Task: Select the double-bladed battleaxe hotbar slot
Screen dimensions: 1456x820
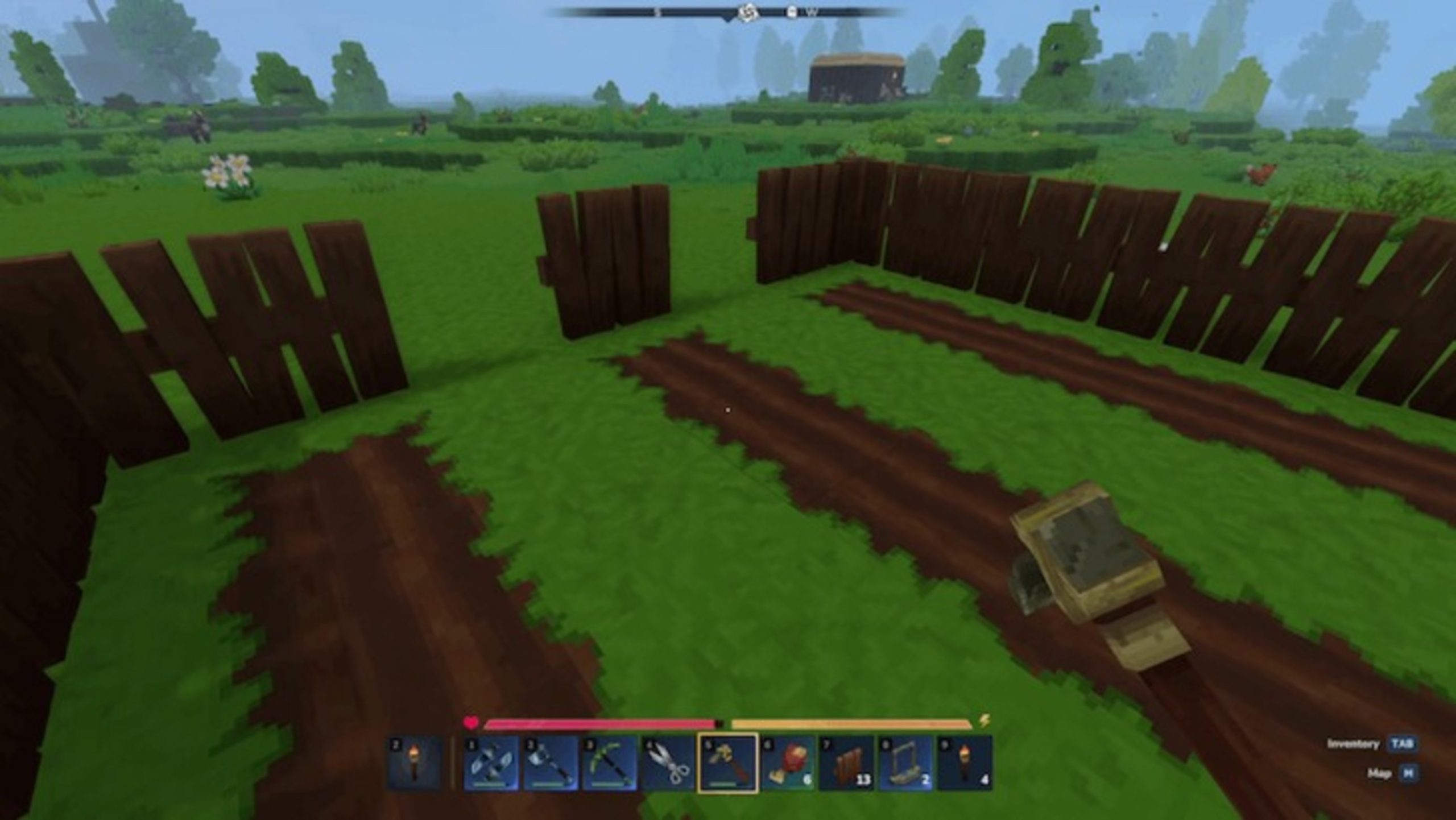Action: (491, 763)
